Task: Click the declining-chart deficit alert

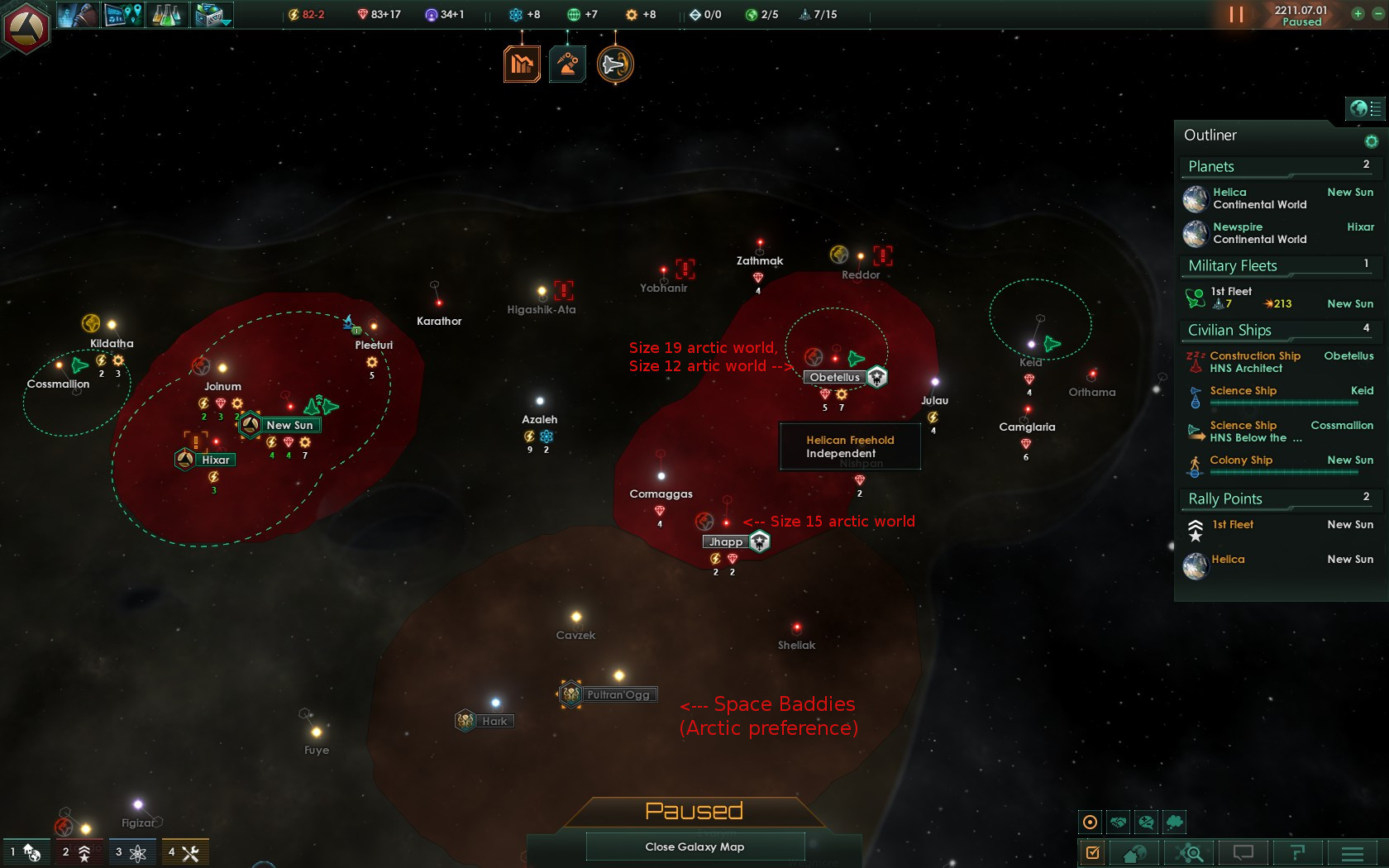Action: 522,64
